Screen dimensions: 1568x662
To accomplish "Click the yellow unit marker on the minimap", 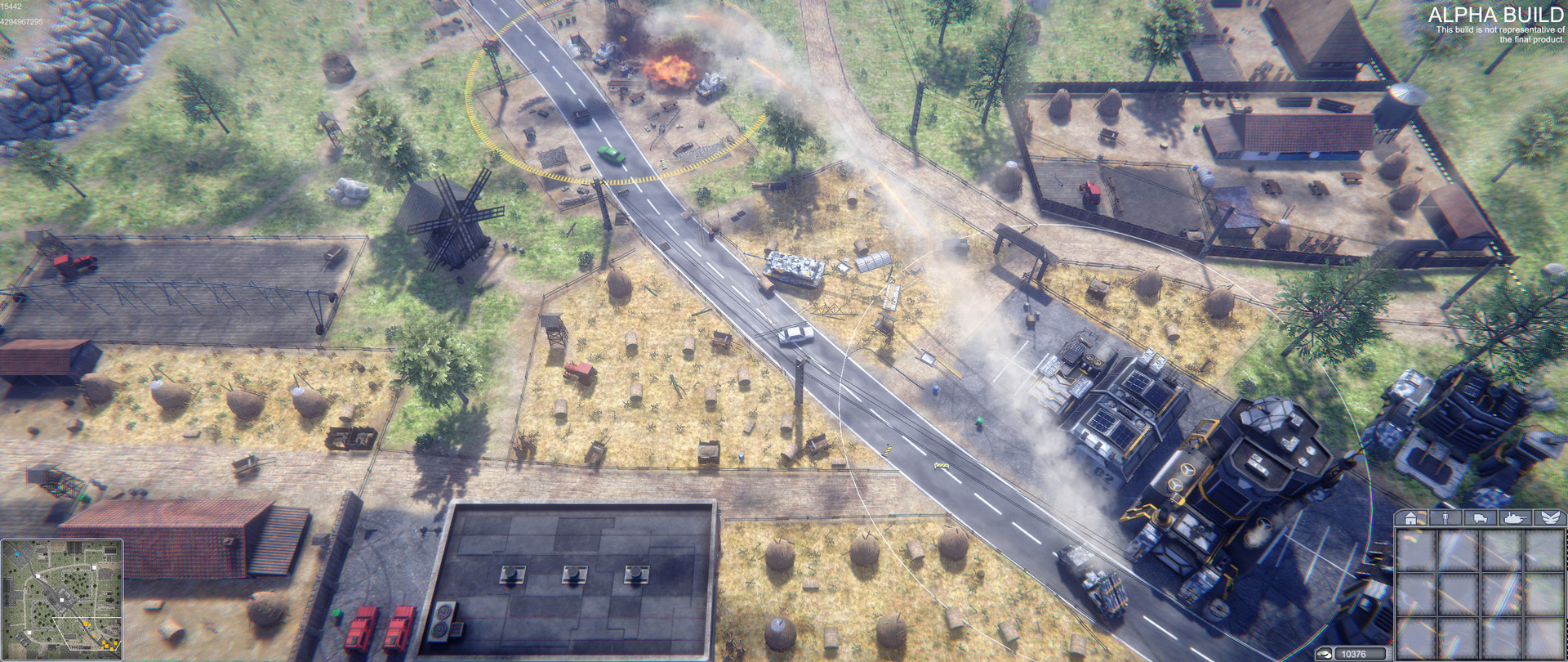I will pyautogui.click(x=87, y=623).
